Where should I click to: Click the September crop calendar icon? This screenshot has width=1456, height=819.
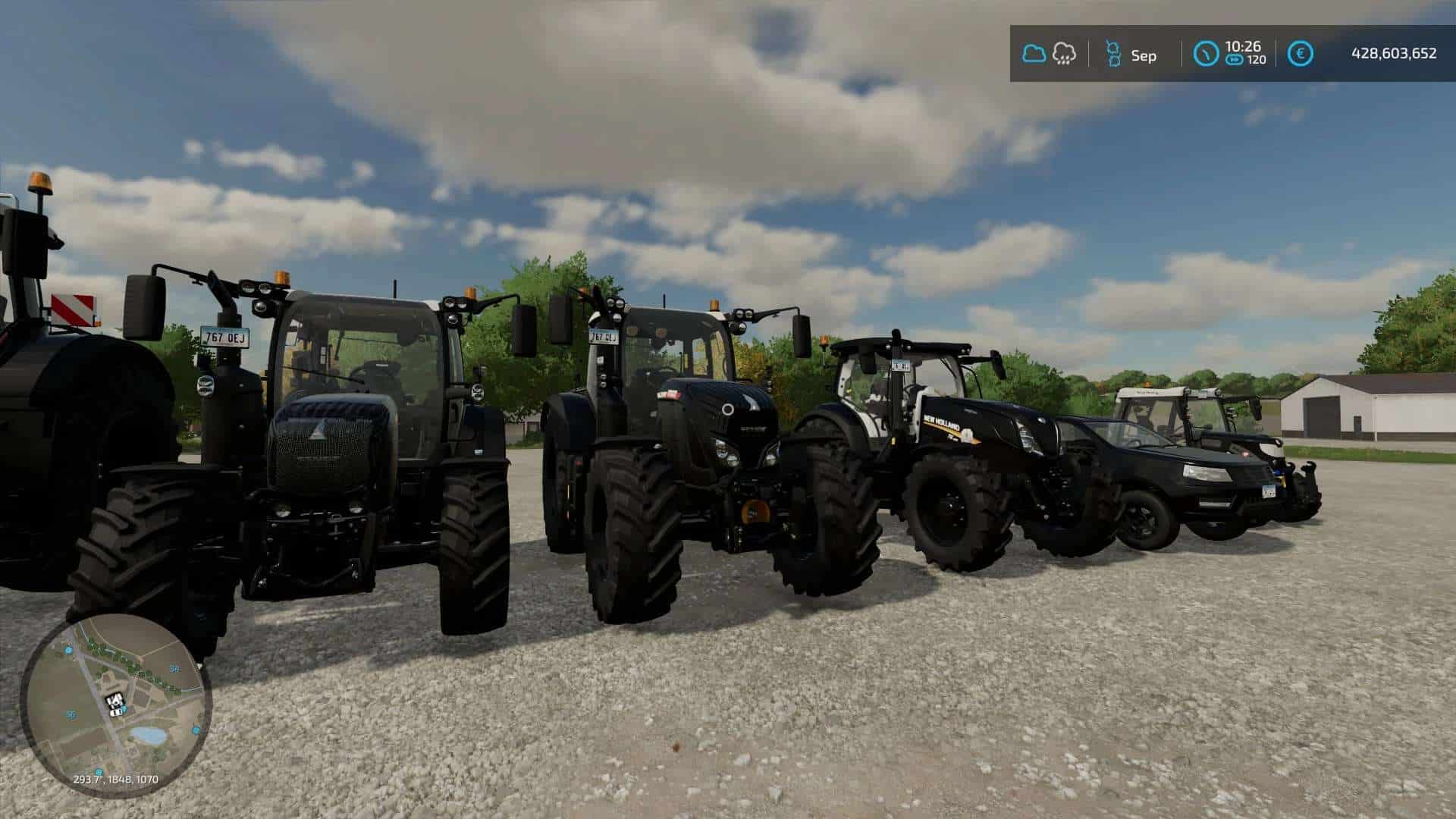[x=1114, y=55]
